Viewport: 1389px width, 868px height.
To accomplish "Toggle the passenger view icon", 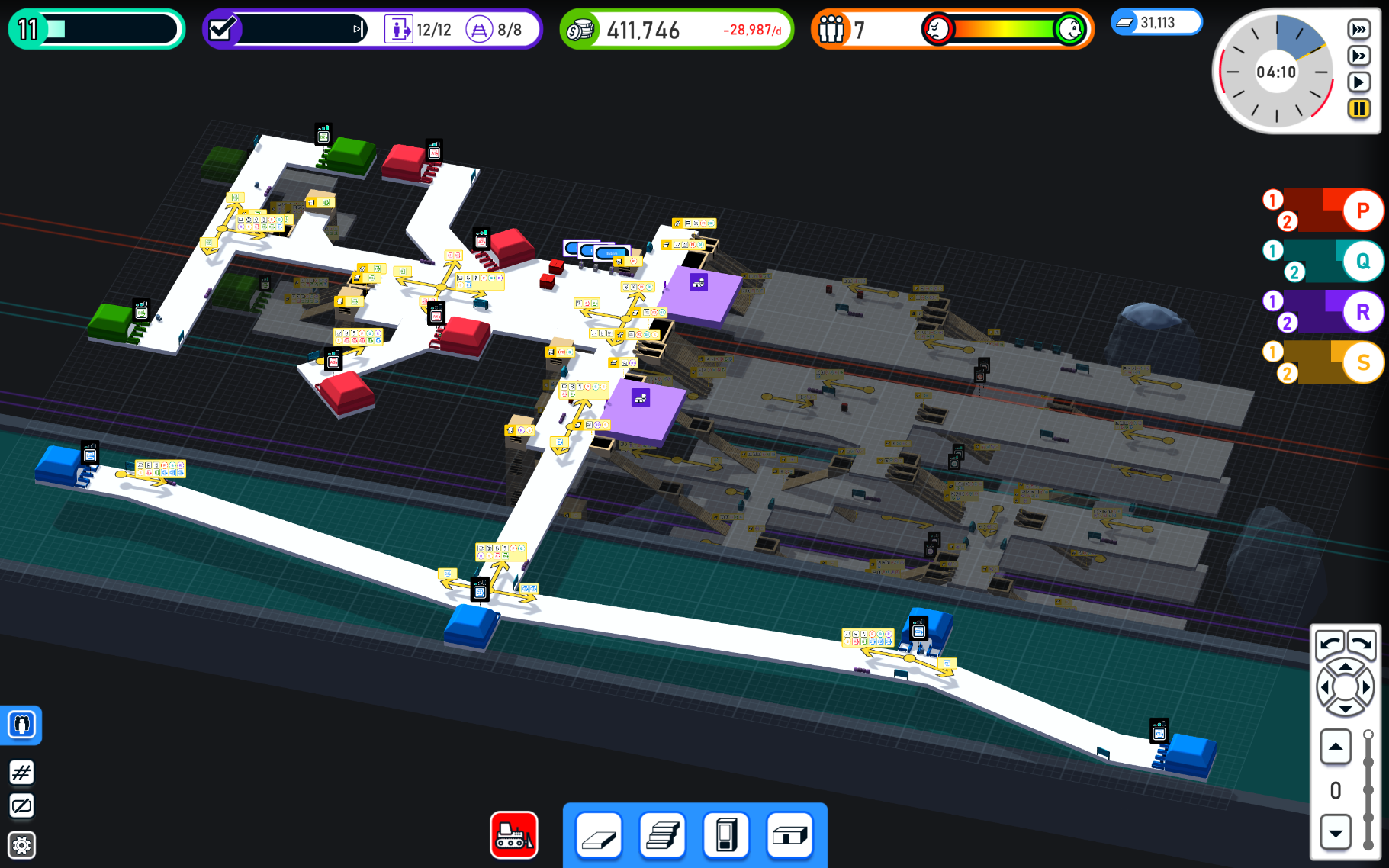I will (22, 724).
